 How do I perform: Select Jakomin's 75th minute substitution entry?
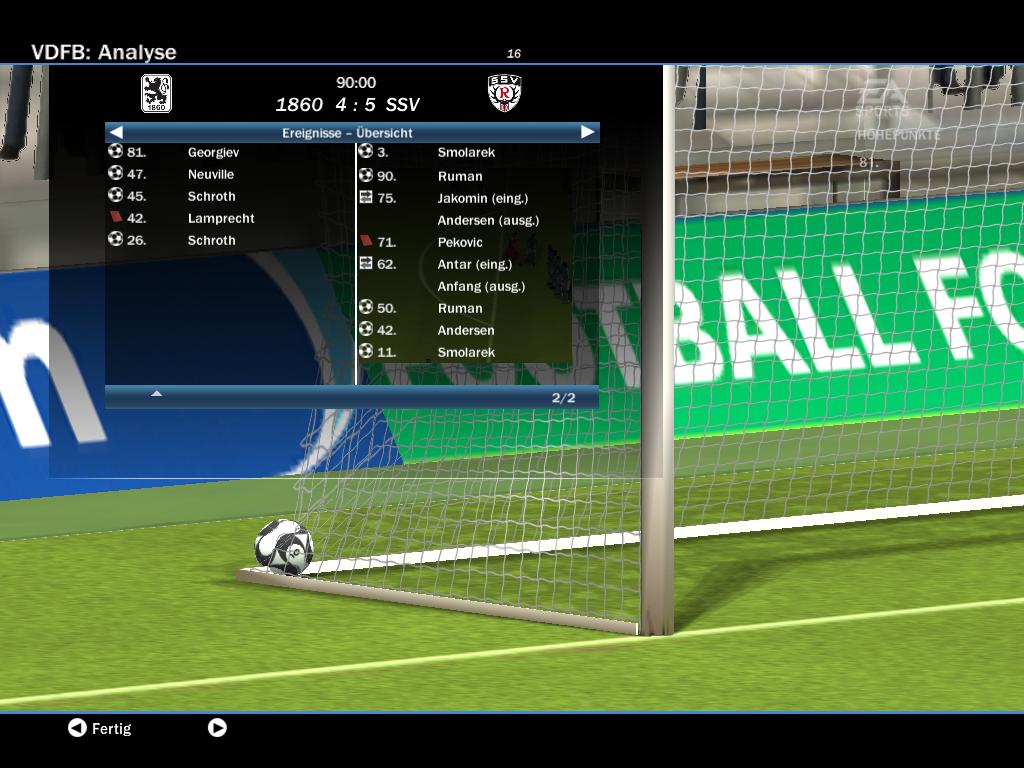click(x=482, y=198)
